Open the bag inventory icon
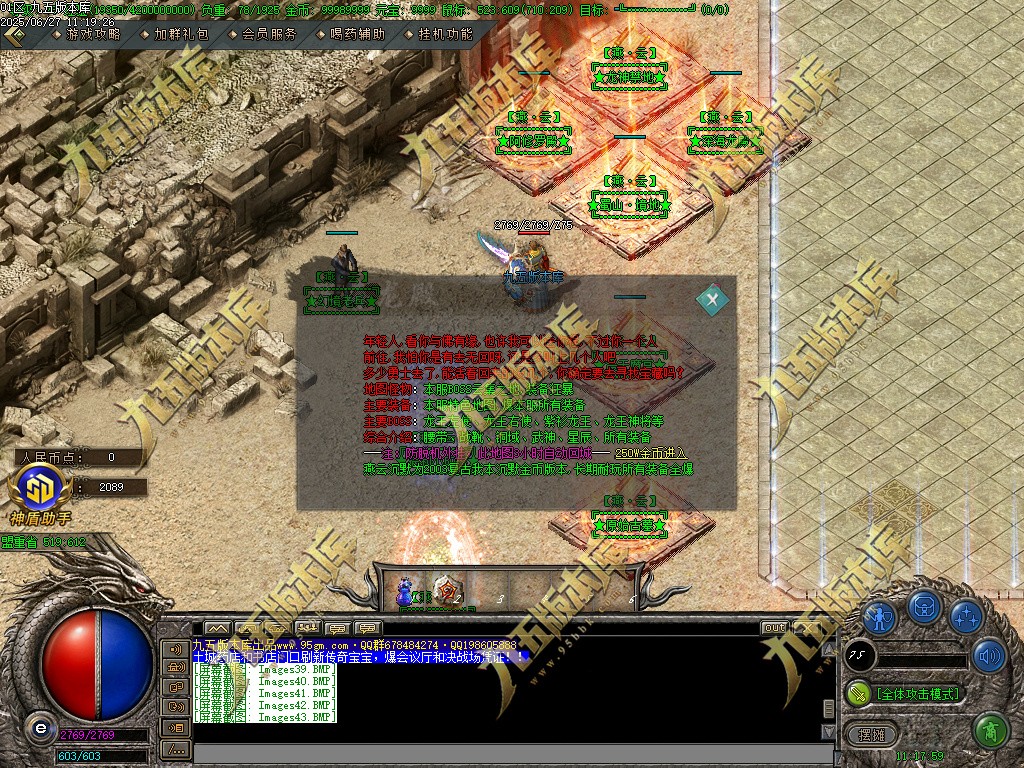This screenshot has height=768, width=1024. tap(923, 607)
